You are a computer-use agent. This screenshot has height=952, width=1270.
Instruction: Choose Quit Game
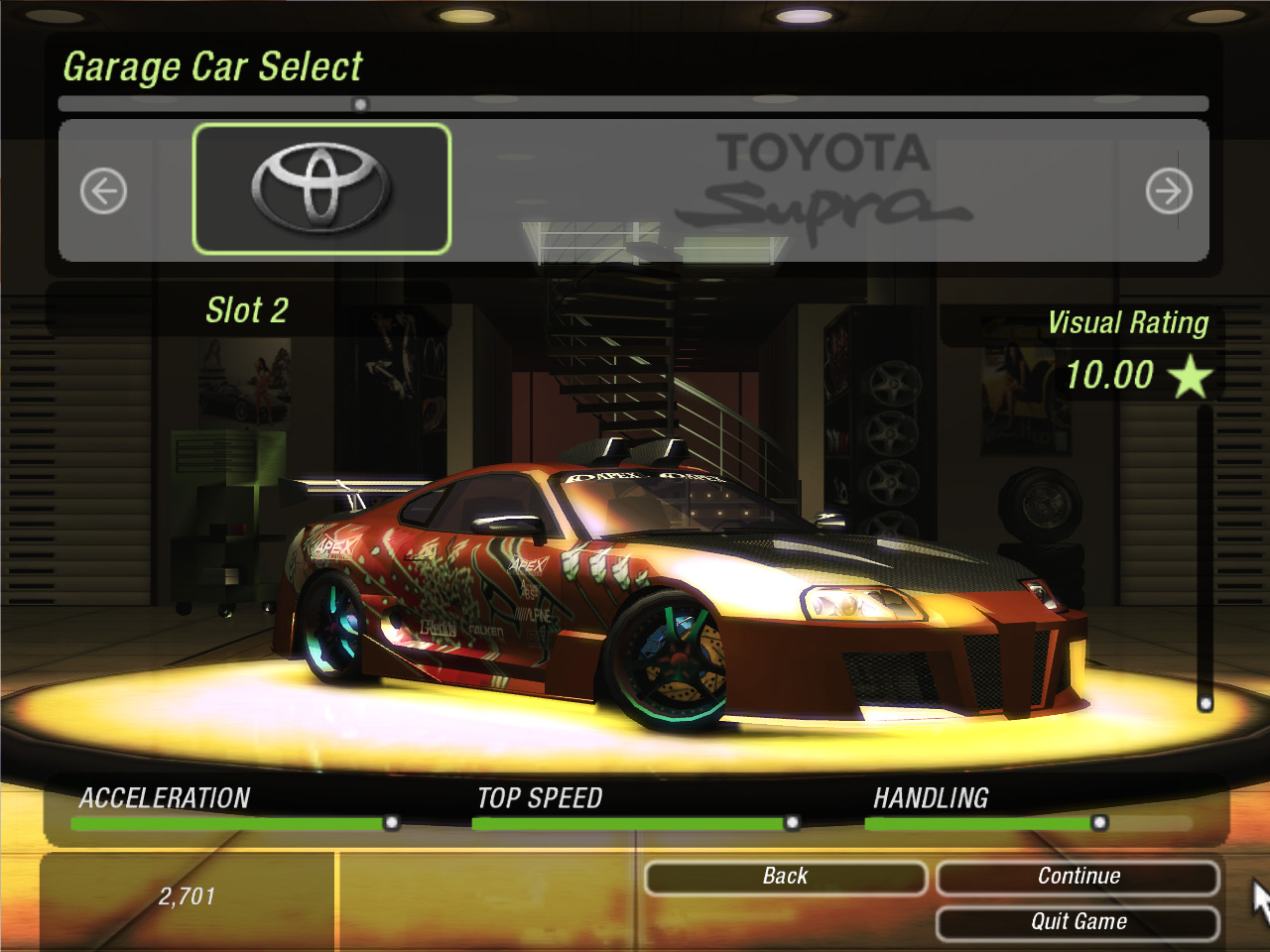1078,922
